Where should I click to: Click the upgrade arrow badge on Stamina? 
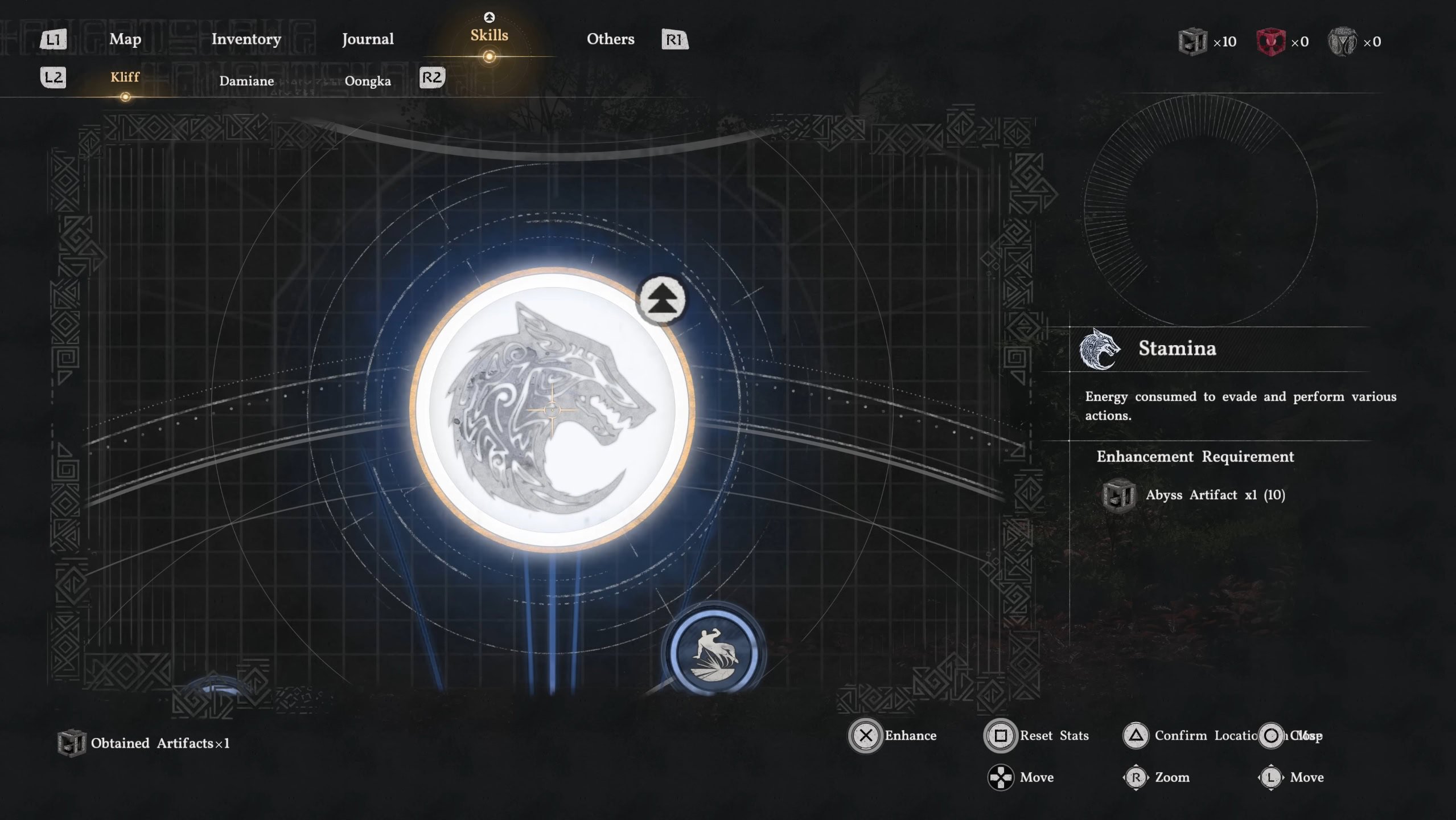[661, 299]
